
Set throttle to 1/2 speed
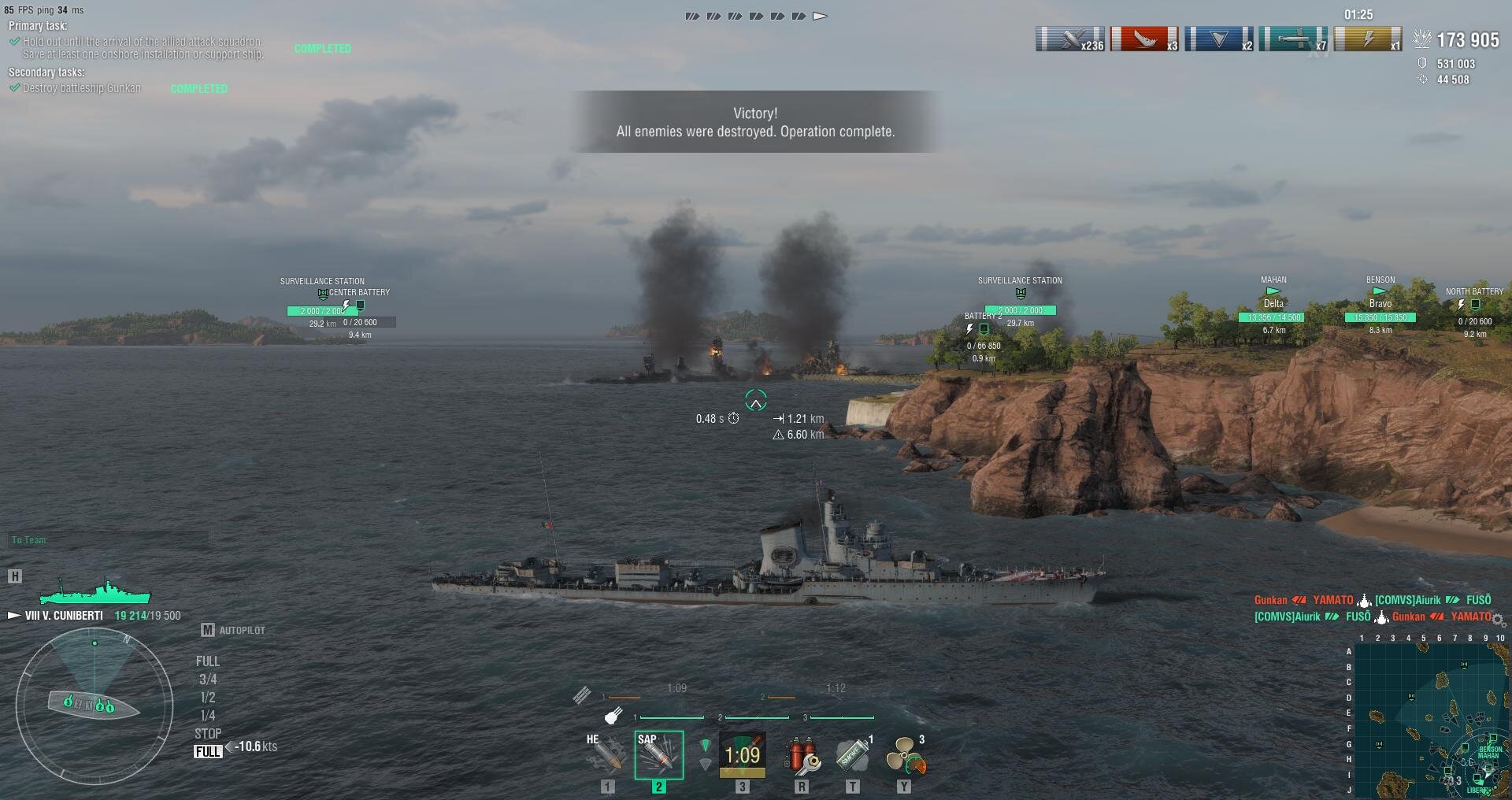[208, 698]
